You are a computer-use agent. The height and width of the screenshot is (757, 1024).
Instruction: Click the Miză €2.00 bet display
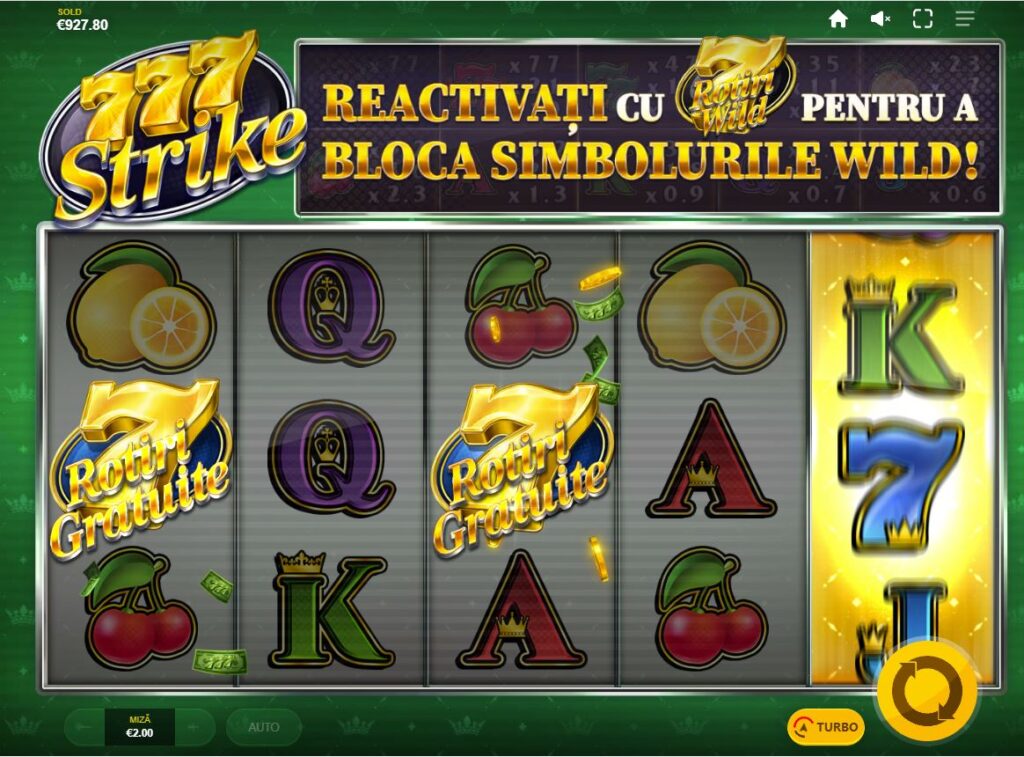[139, 727]
